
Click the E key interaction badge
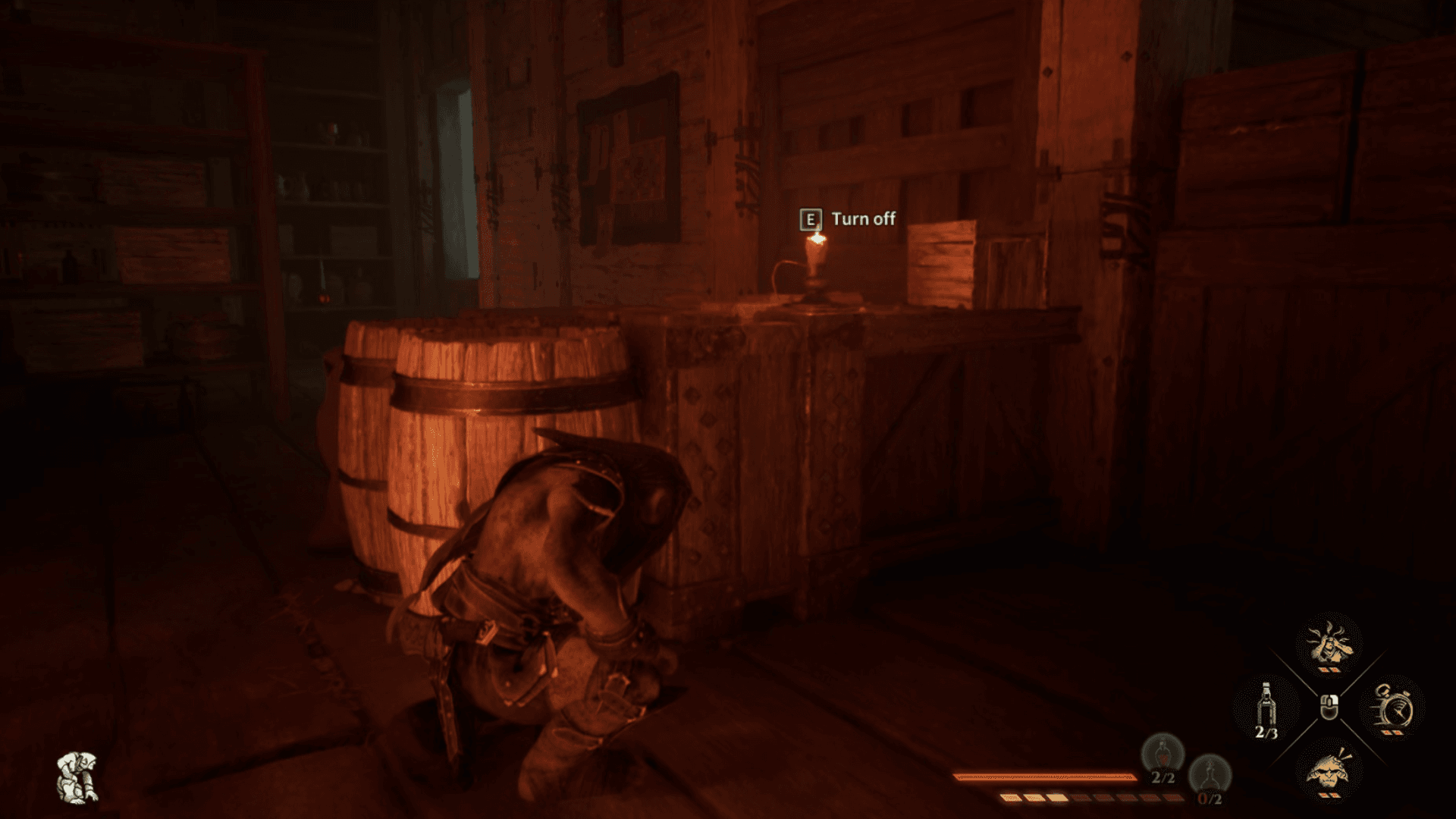coord(812,219)
